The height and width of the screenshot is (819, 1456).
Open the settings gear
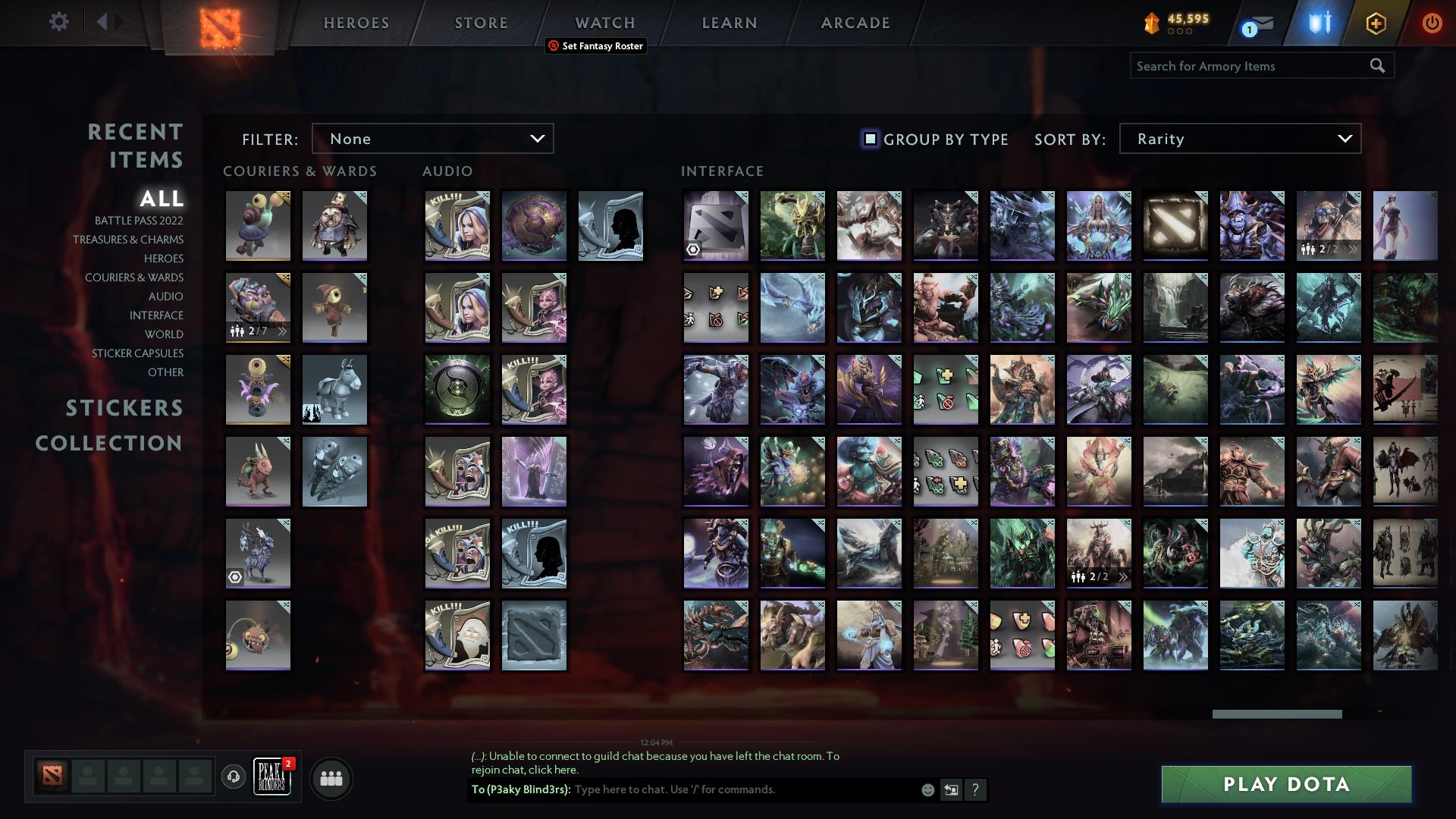[59, 22]
